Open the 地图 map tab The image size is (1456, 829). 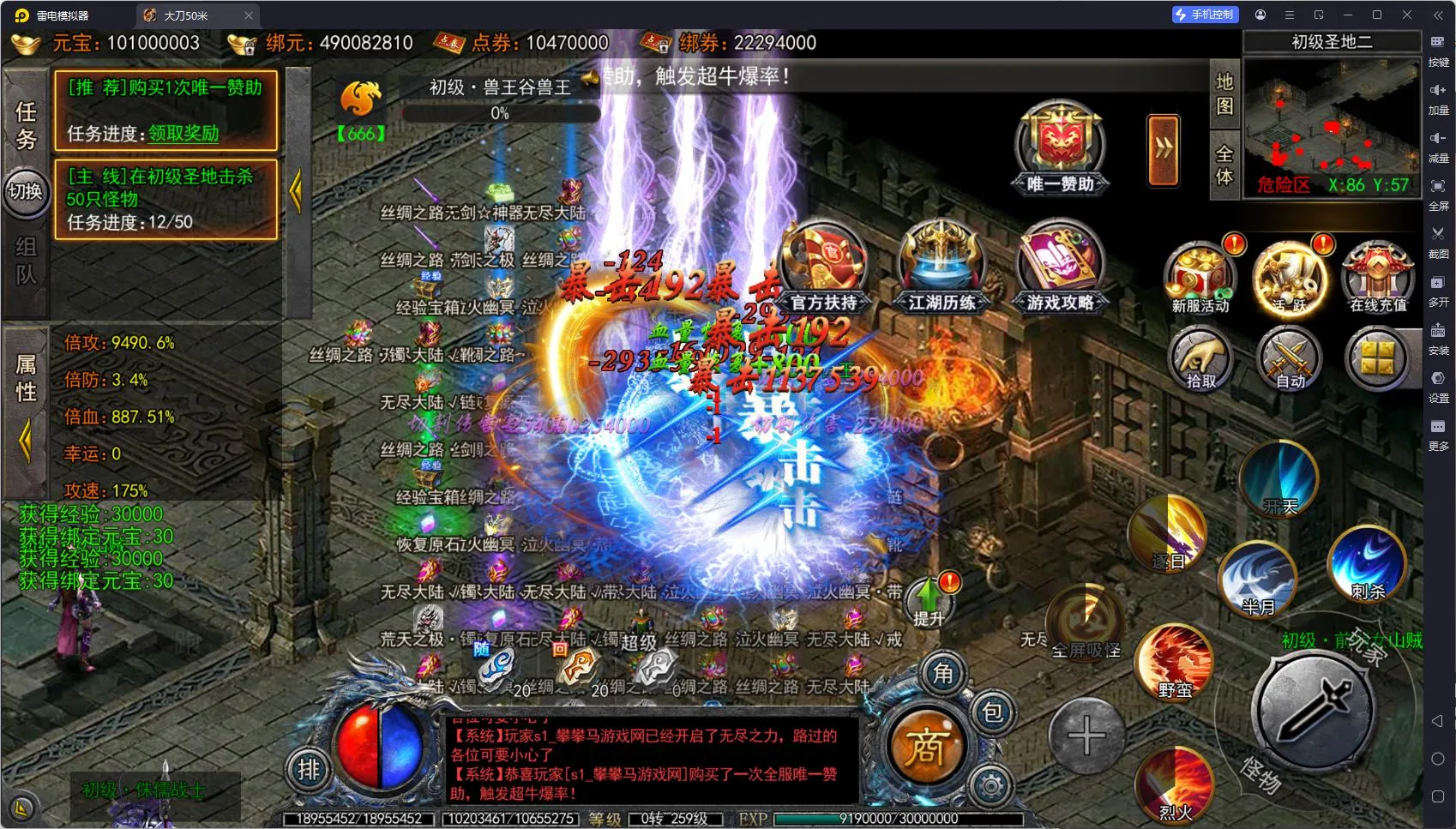click(1224, 93)
